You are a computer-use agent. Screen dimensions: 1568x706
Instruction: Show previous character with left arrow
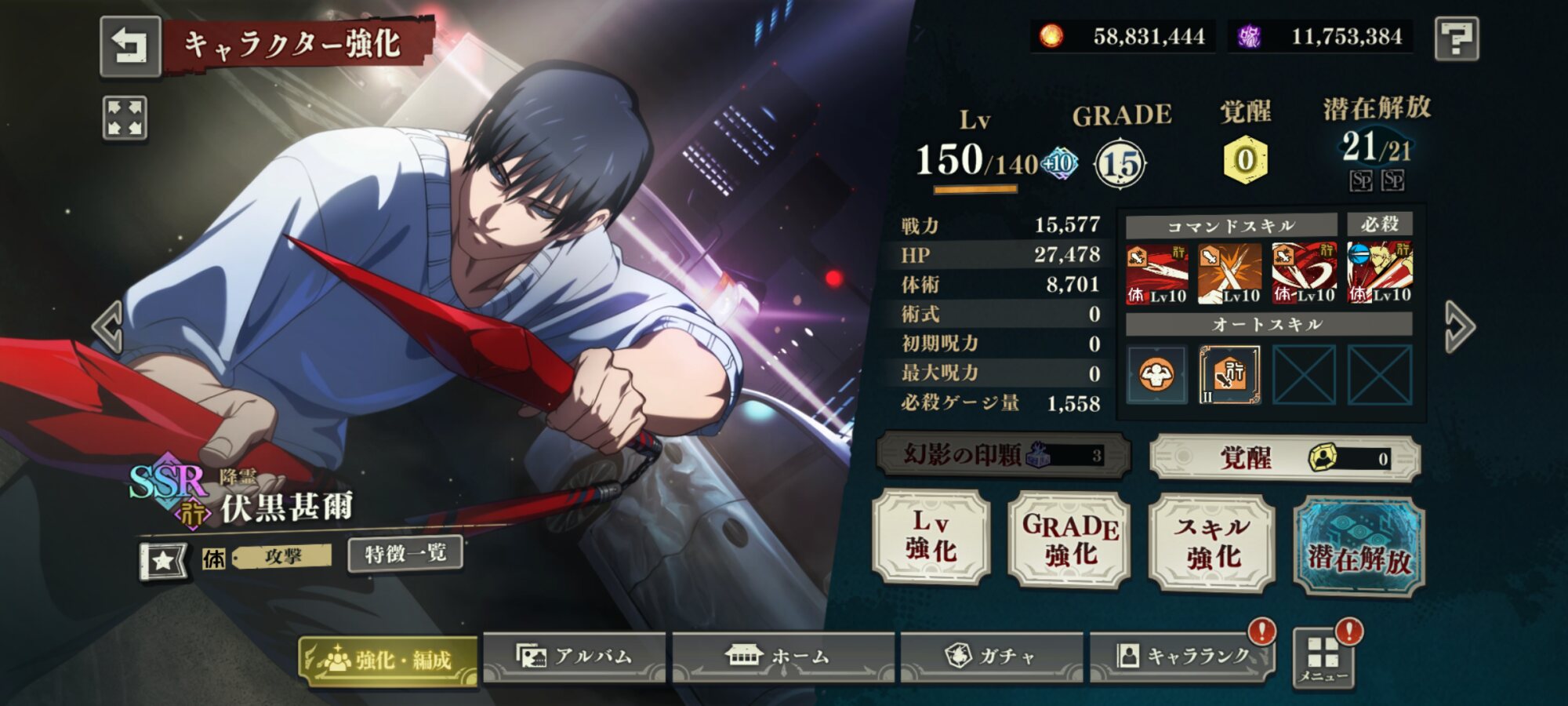[107, 326]
